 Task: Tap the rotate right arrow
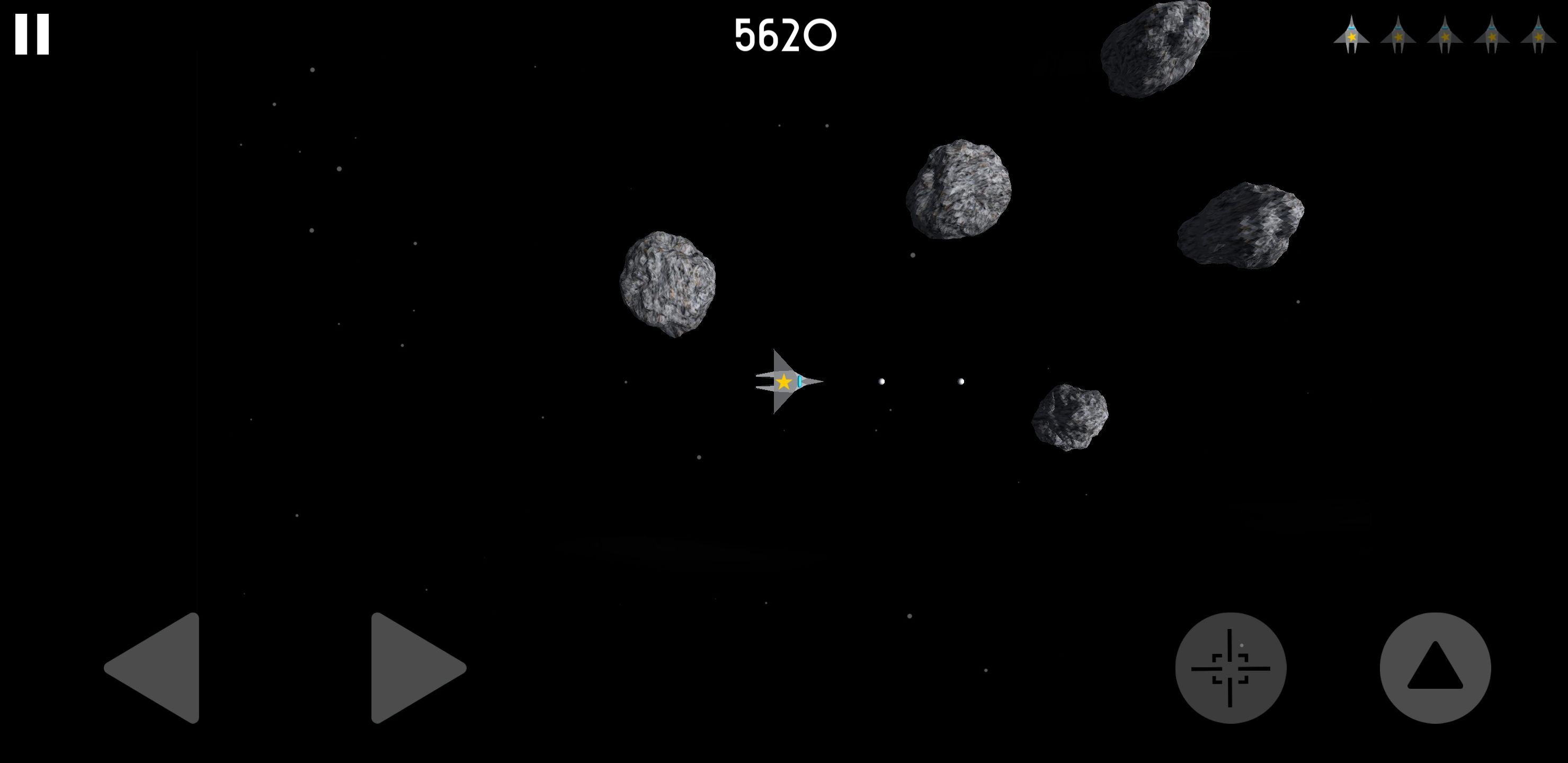click(x=412, y=668)
